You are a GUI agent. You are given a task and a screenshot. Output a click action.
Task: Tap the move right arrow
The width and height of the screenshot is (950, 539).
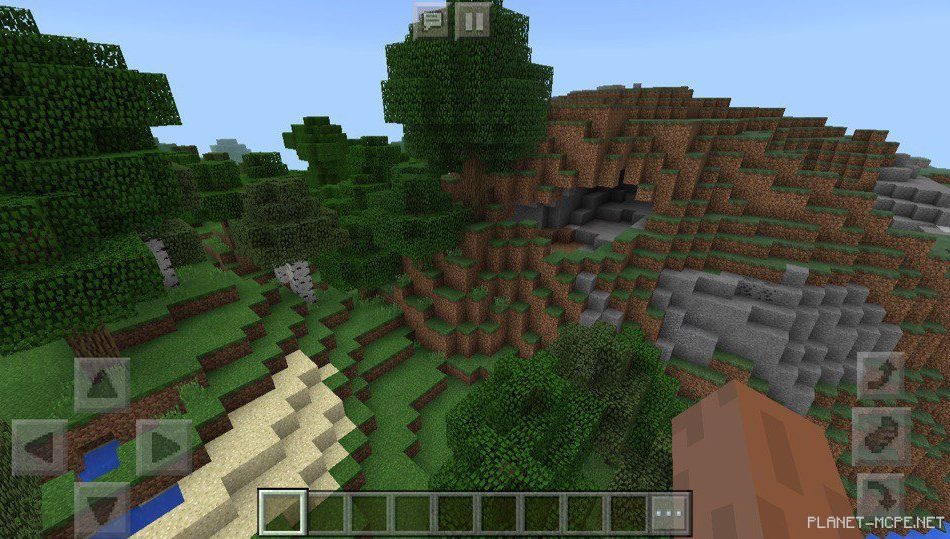pos(163,447)
